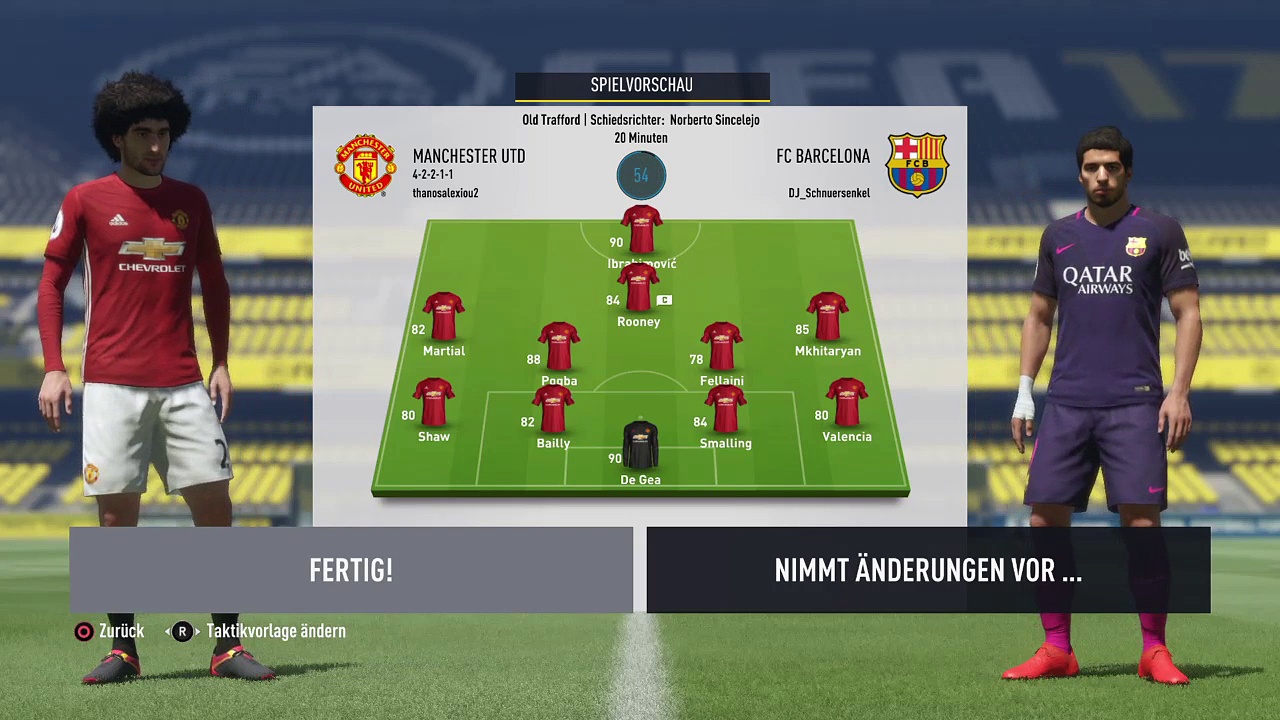Screen dimensions: 1280x720
Task: Choose Fellaini's midfield shirt
Action: (721, 347)
